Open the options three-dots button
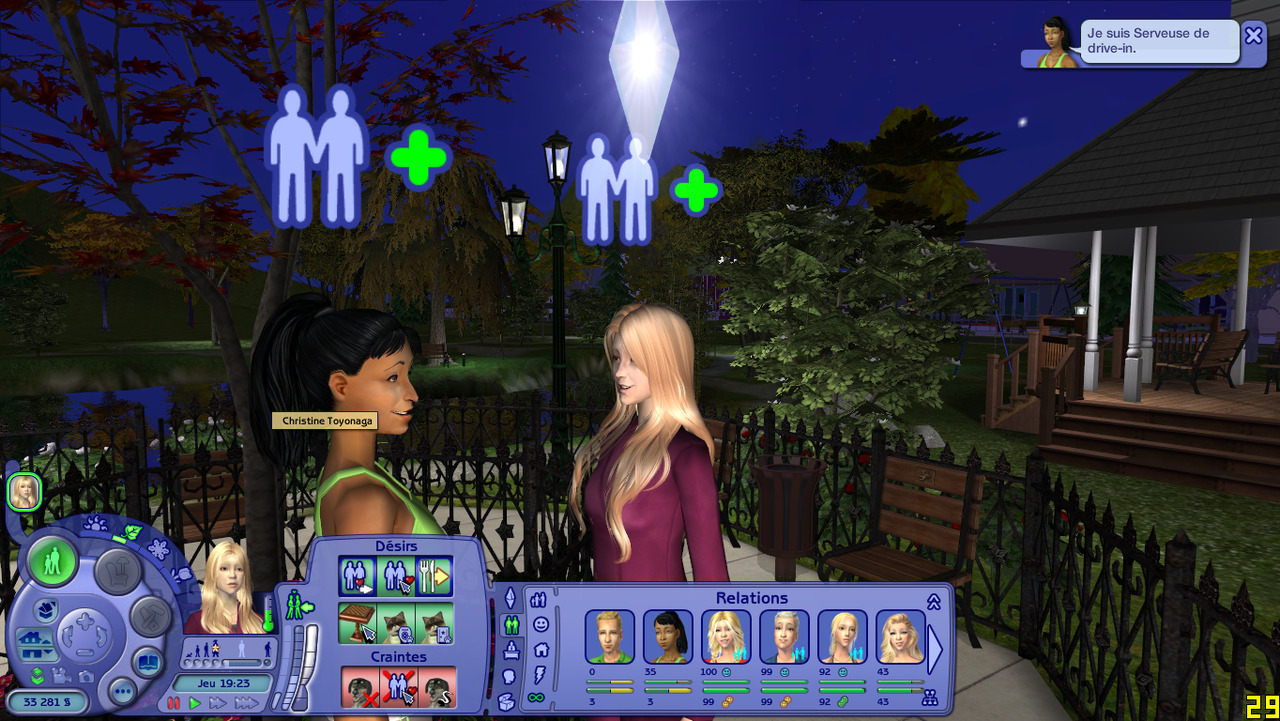Screen dimensions: 1280x721 122,691
